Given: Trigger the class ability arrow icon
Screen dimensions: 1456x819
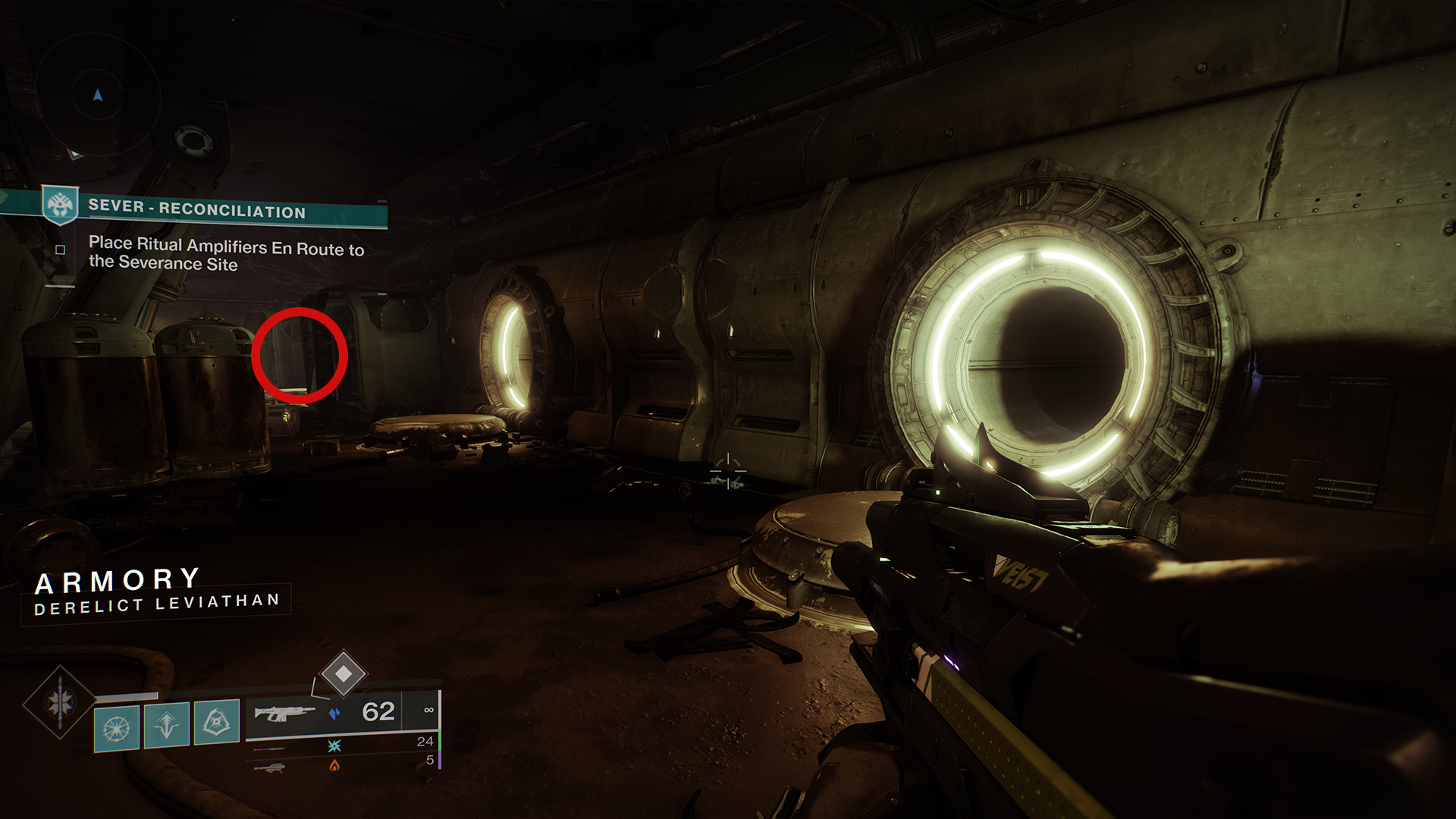Looking at the screenshot, I should click(167, 725).
